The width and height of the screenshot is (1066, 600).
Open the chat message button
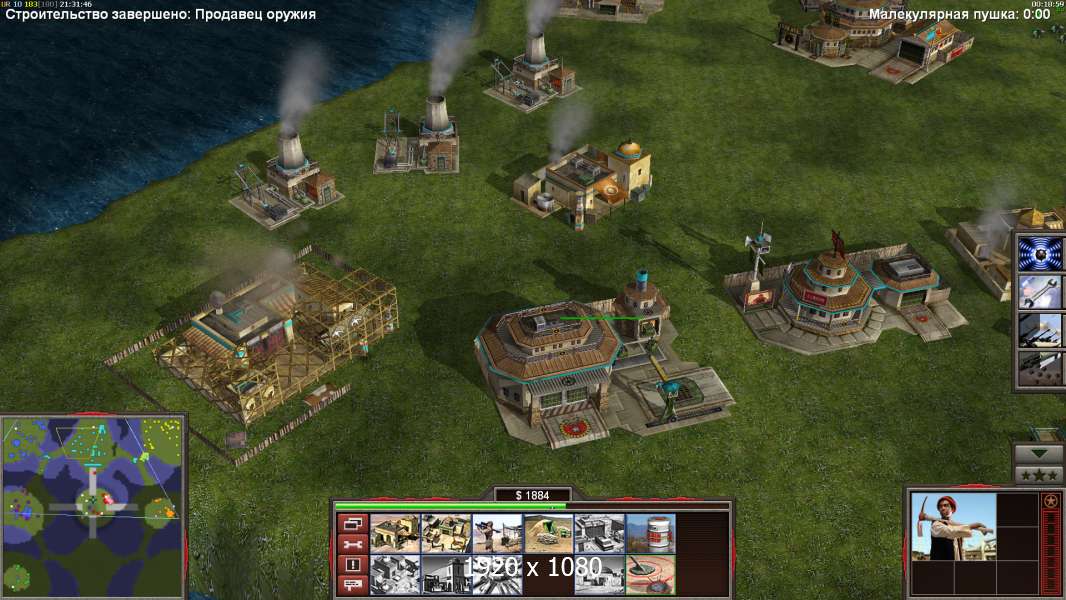[352, 585]
